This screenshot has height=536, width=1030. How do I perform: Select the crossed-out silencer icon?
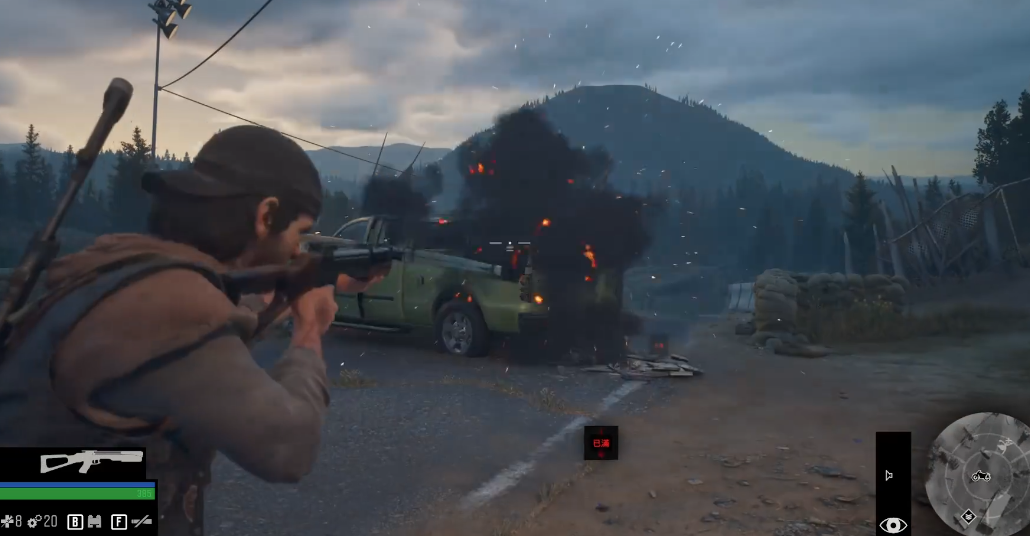click(142, 521)
